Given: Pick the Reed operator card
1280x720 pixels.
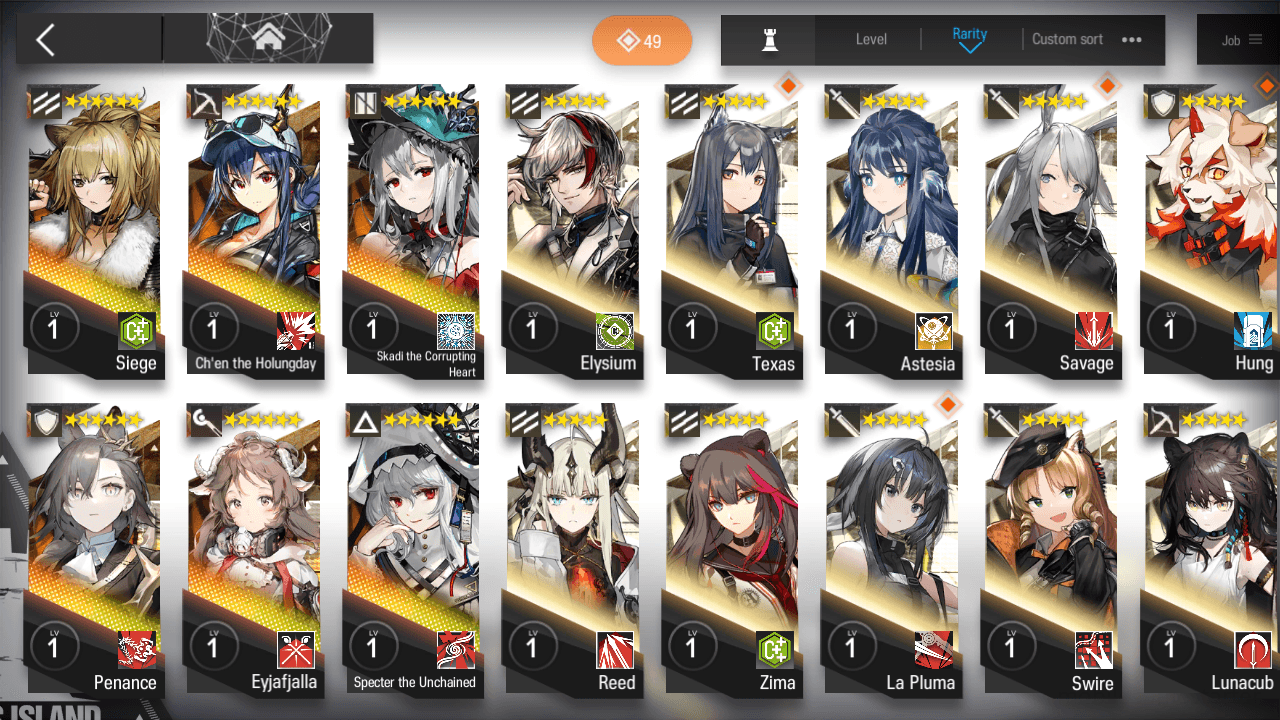Looking at the screenshot, I should 573,550.
